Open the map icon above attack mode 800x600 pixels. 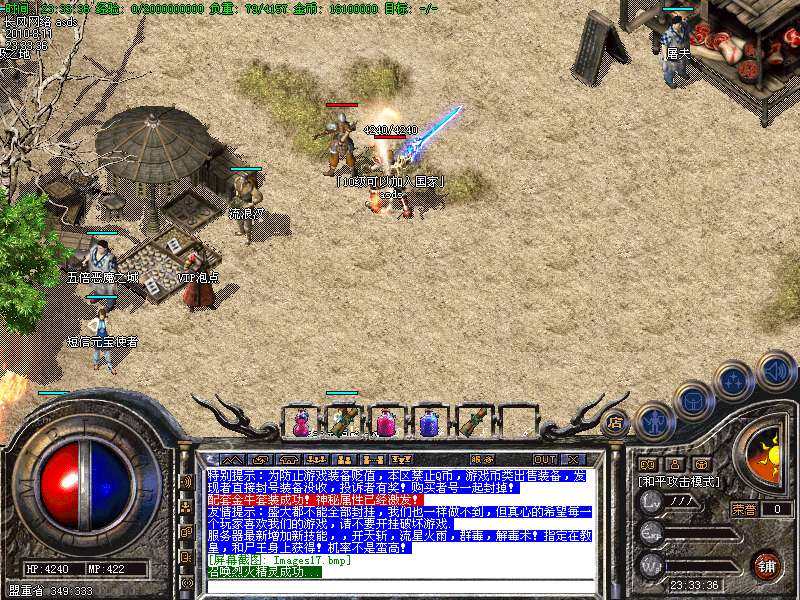[702, 464]
